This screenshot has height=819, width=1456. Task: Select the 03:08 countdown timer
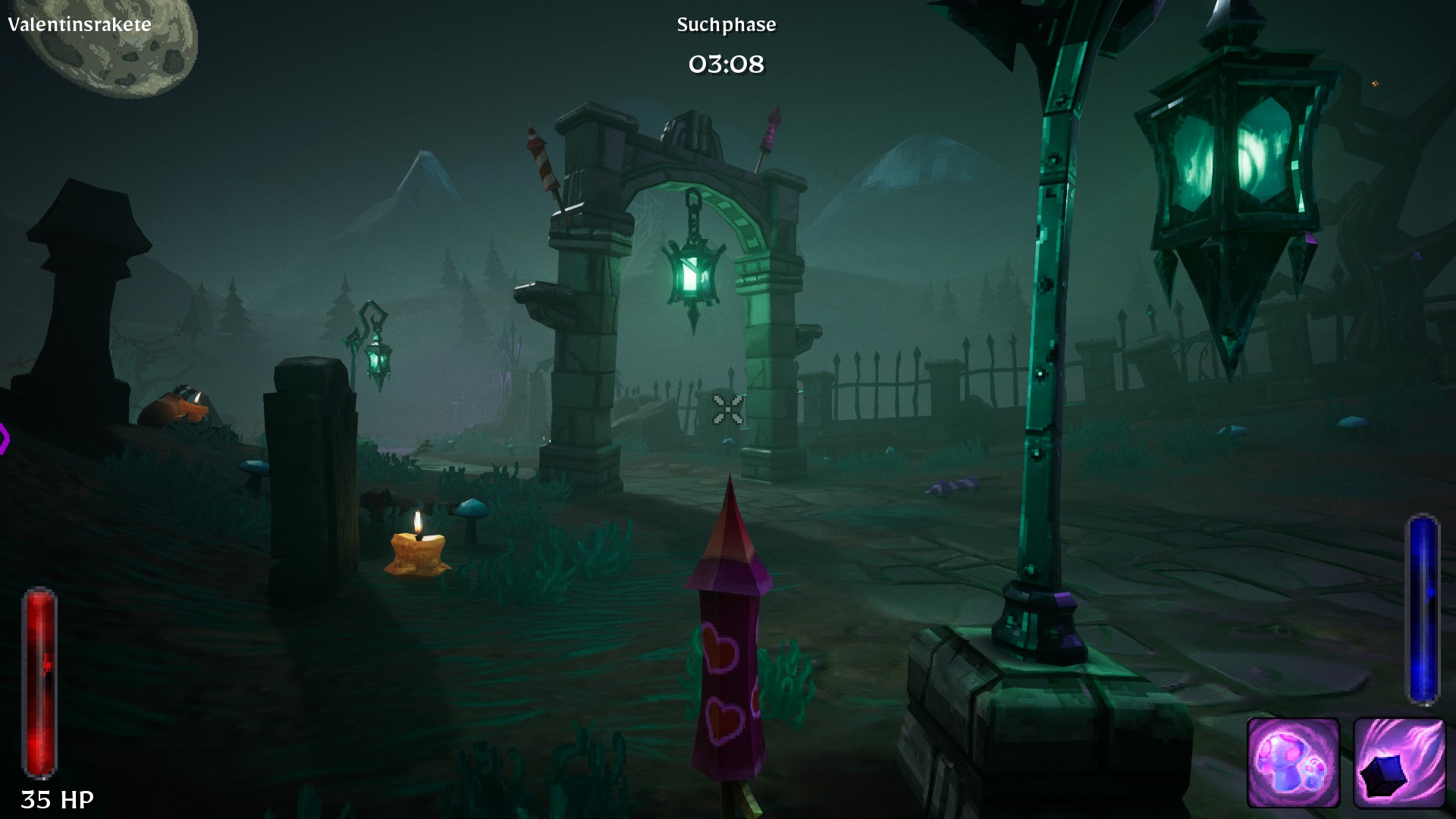click(726, 64)
